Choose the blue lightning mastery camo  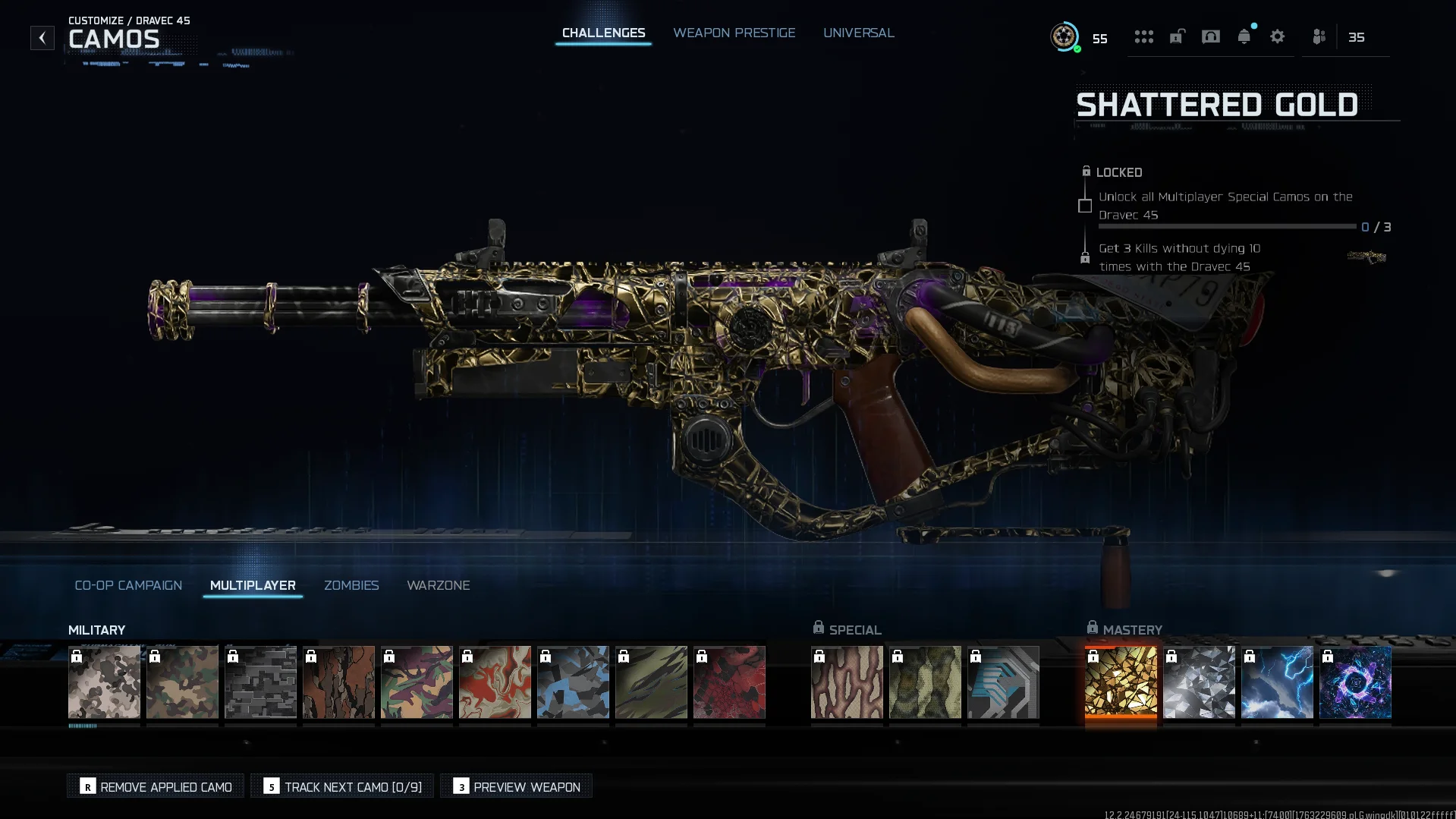(1277, 682)
